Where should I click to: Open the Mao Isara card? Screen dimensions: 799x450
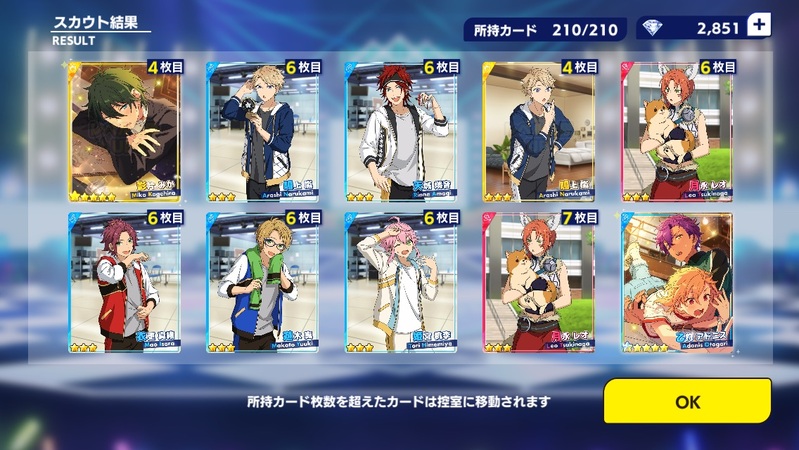[124, 282]
